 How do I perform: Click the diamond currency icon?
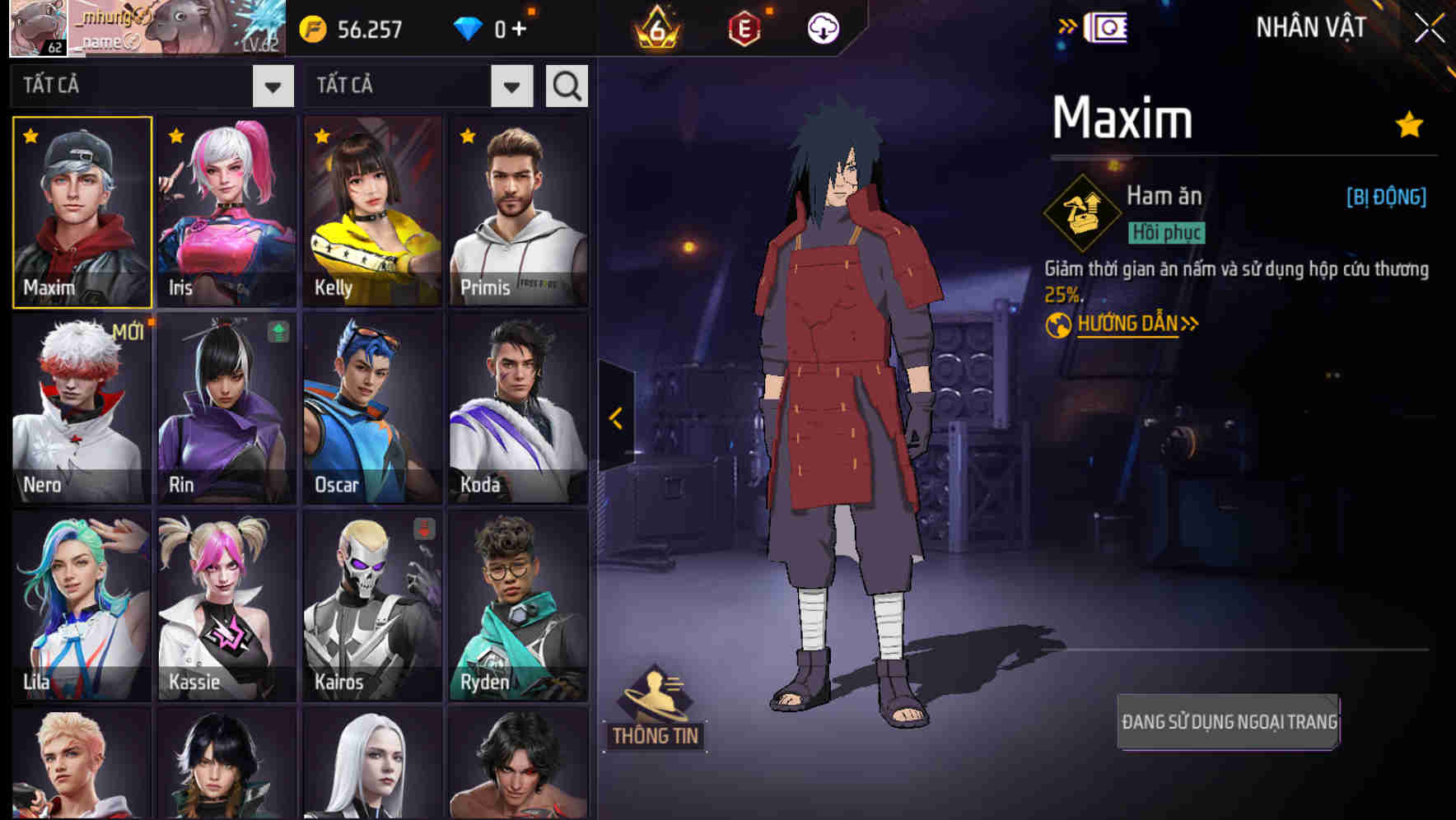pos(469,27)
